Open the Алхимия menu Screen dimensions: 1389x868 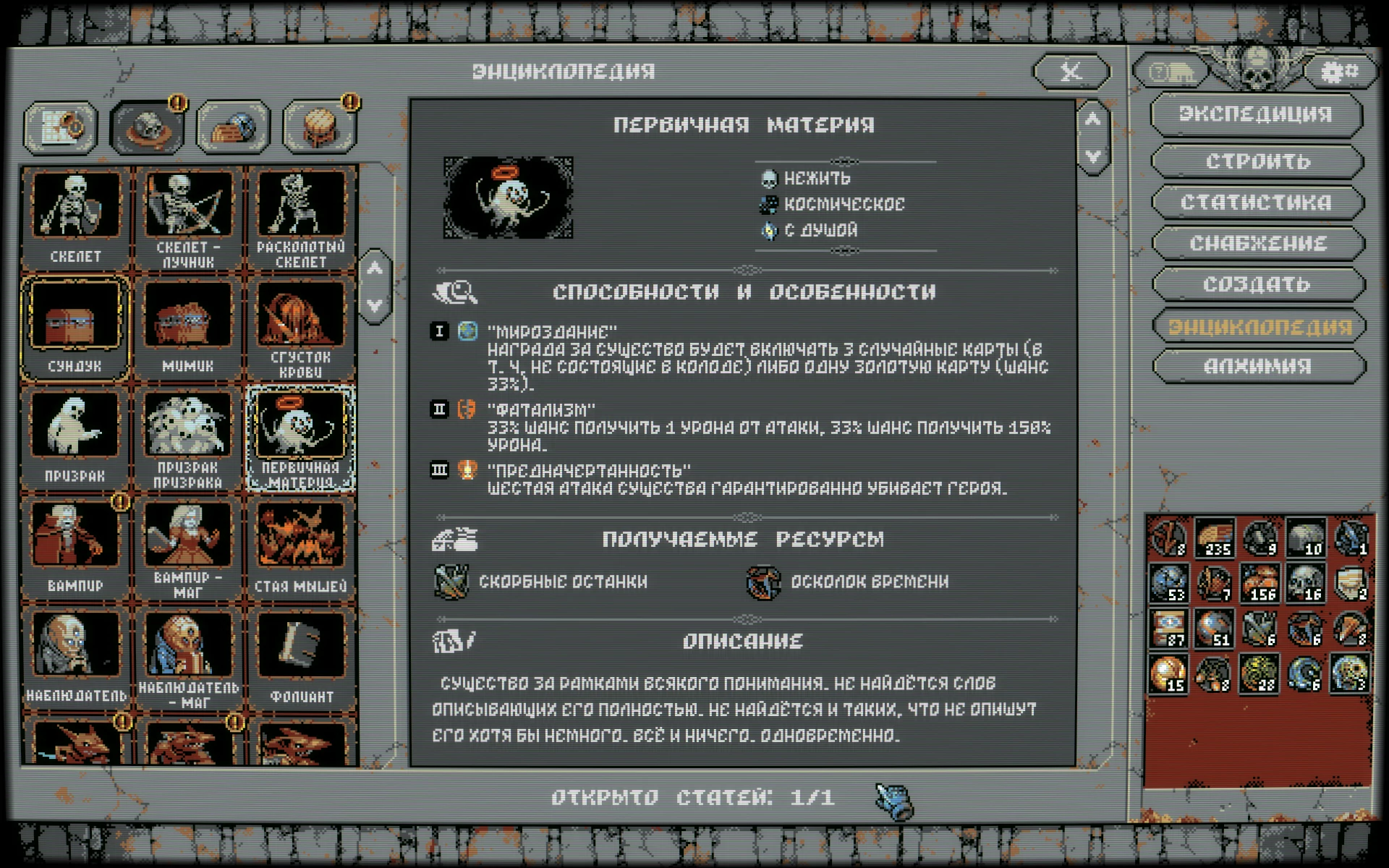tap(1257, 367)
